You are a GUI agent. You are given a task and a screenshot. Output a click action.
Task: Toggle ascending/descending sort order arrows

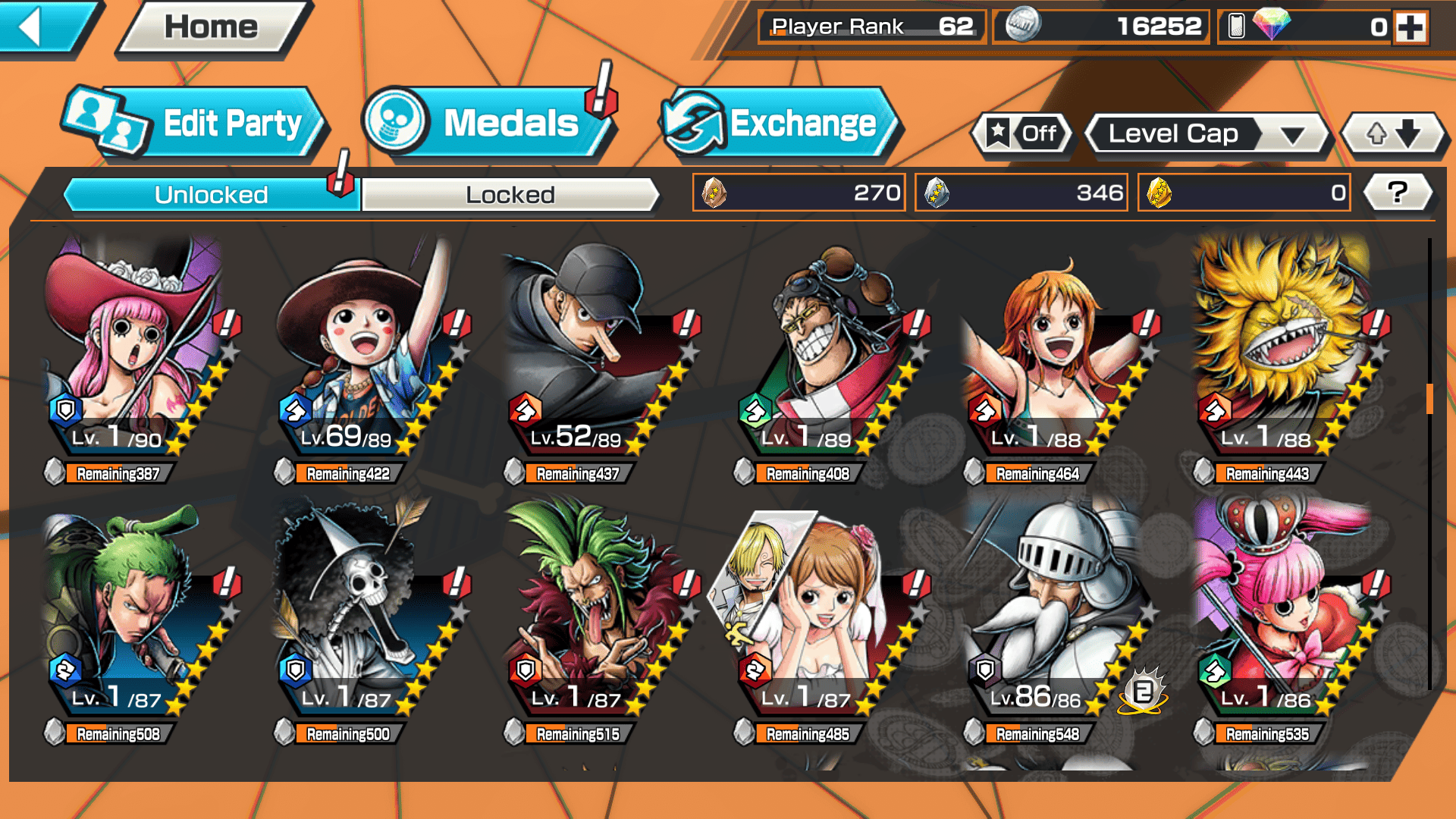[1393, 134]
